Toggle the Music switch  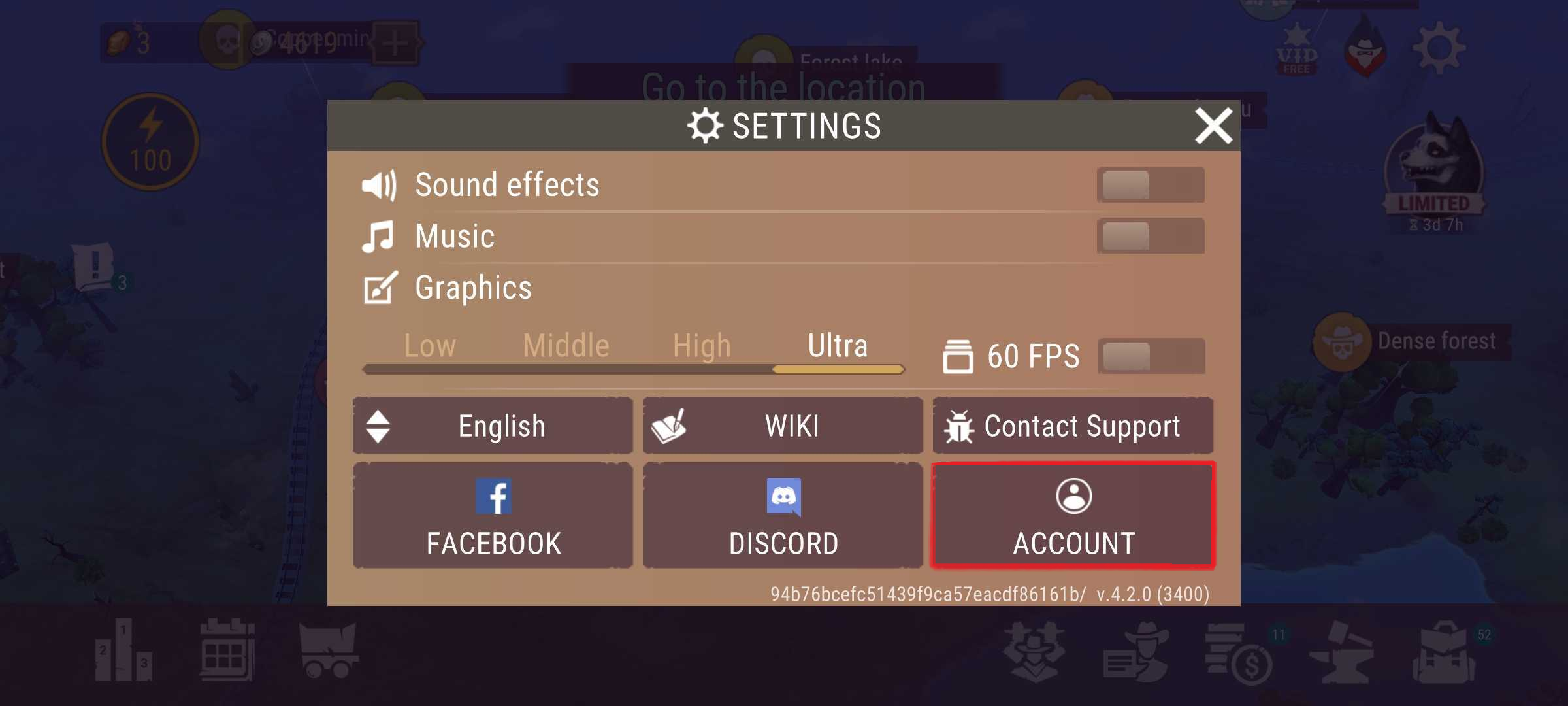pos(1150,236)
